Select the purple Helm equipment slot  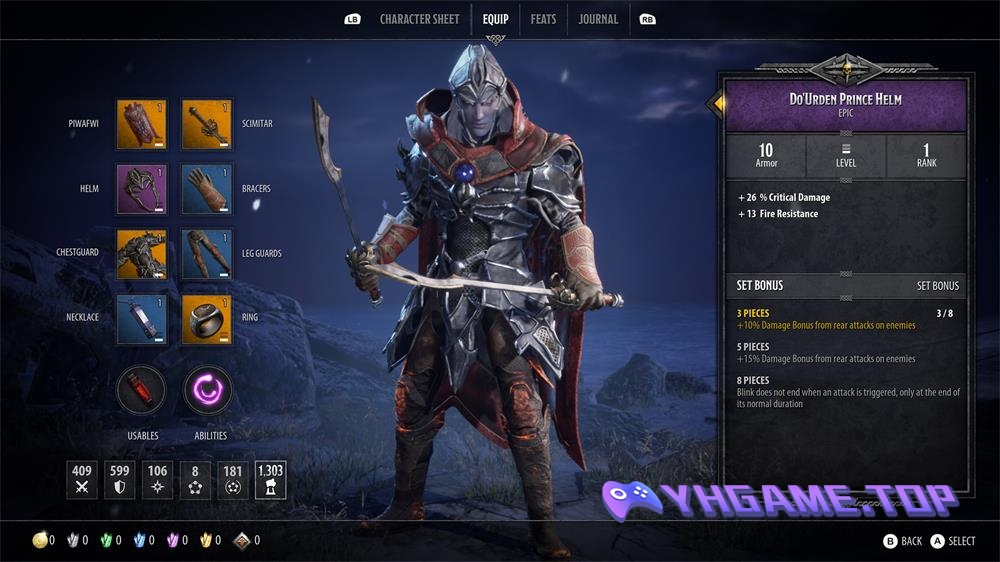pos(142,189)
